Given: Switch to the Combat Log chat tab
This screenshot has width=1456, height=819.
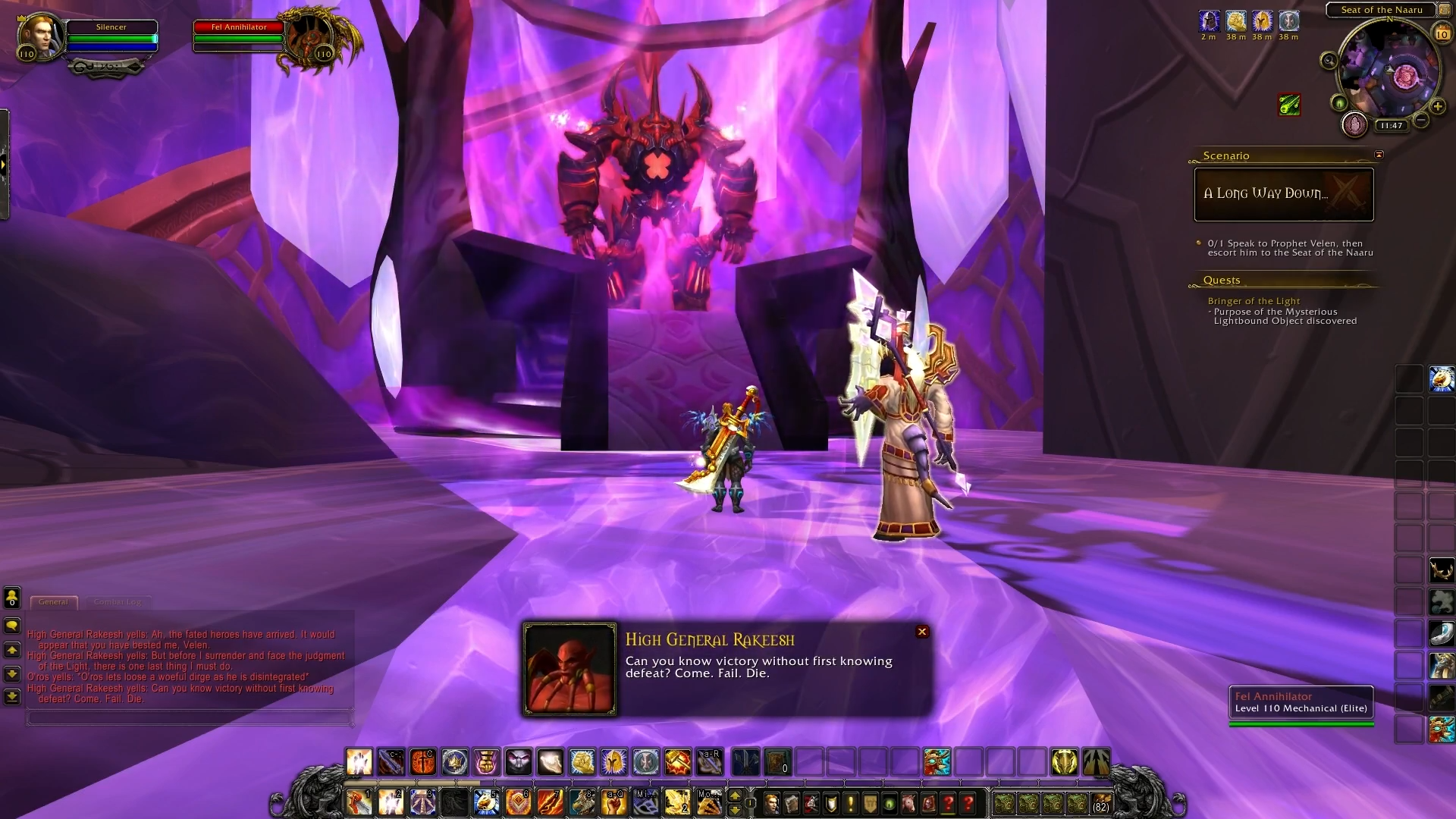Looking at the screenshot, I should (x=118, y=602).
